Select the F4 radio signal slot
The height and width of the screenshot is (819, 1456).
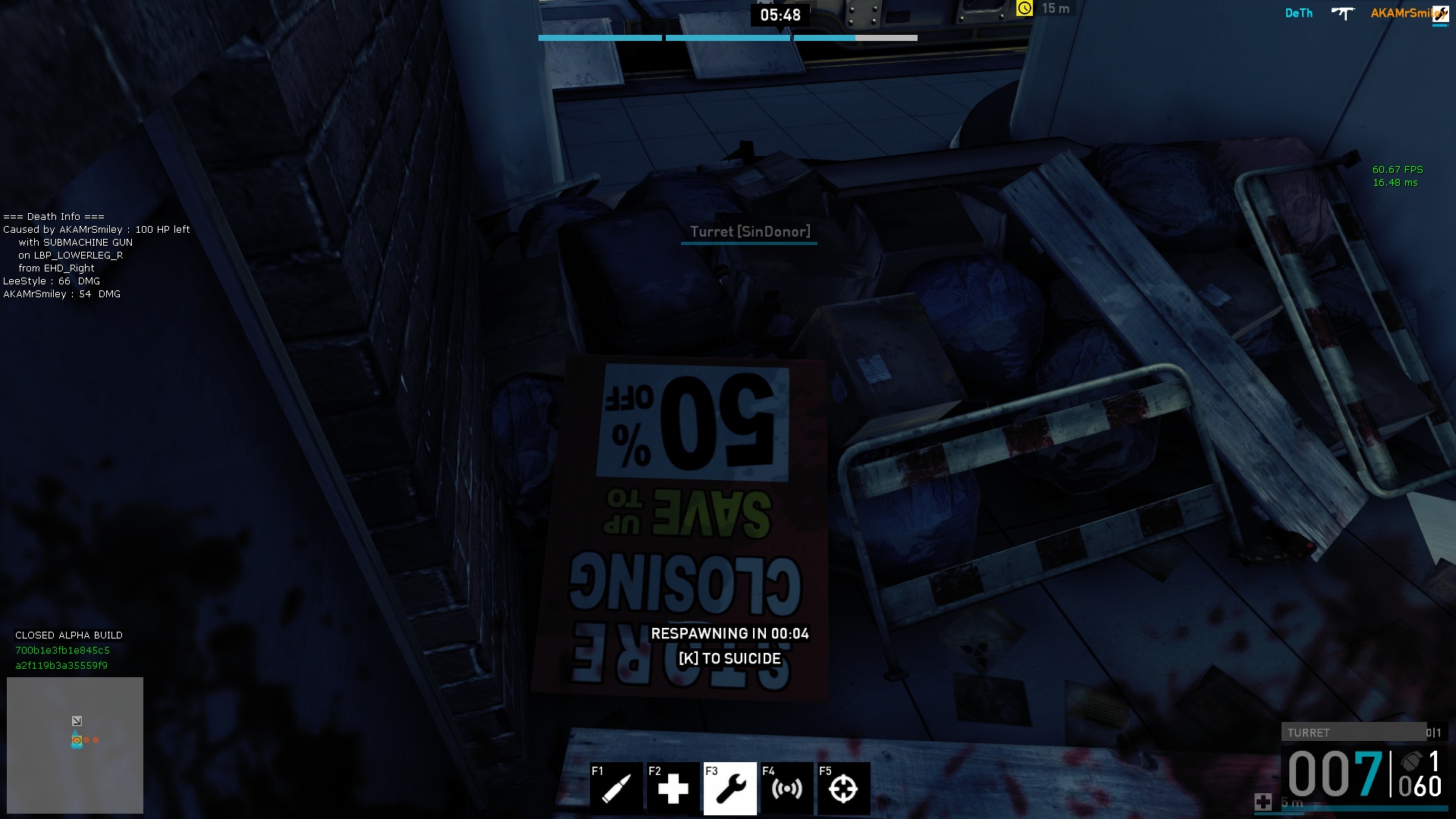tap(786, 788)
